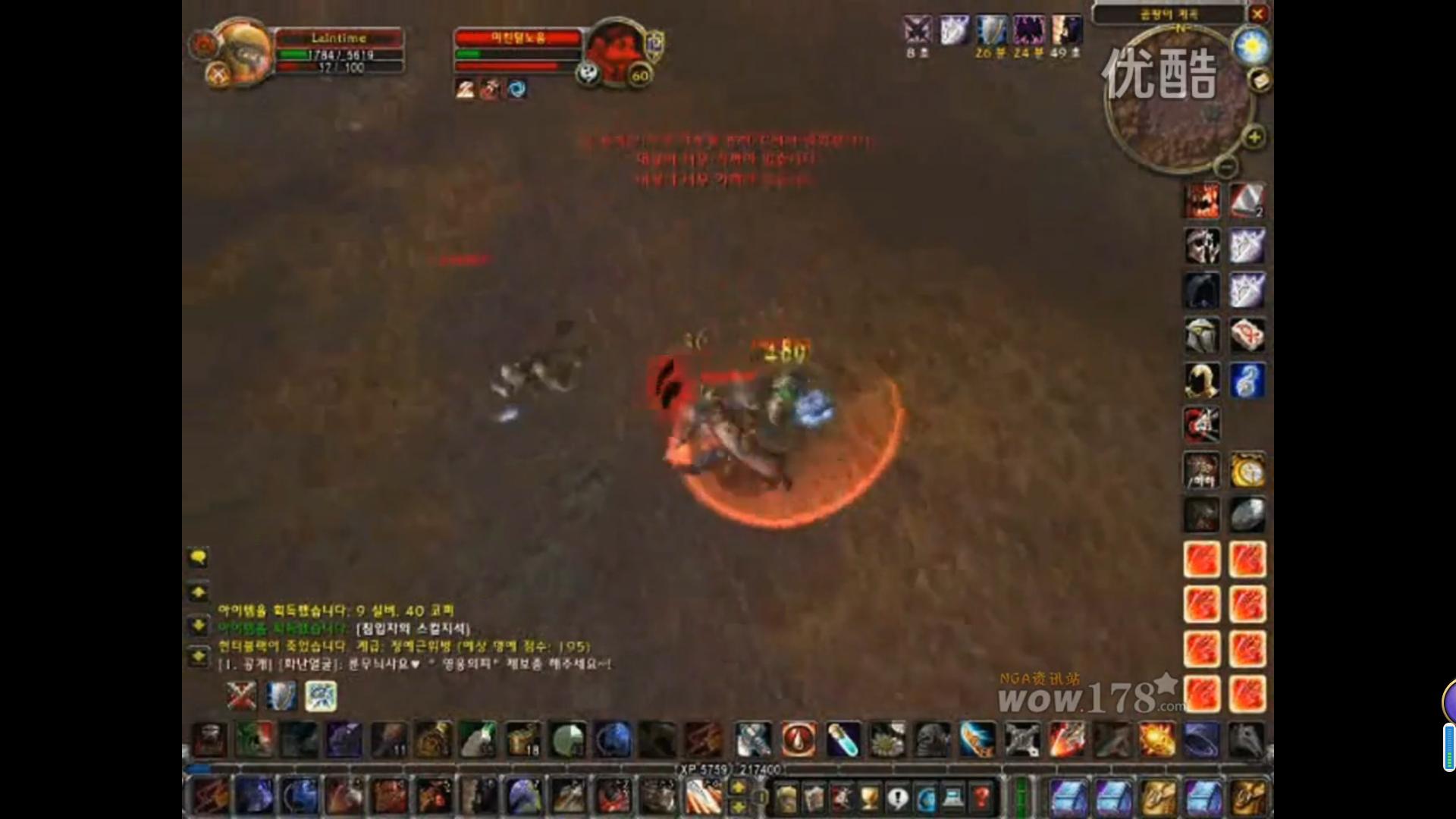Click the XP progress bar showing 5759
Viewport: 1456px width, 819px height.
[728, 768]
